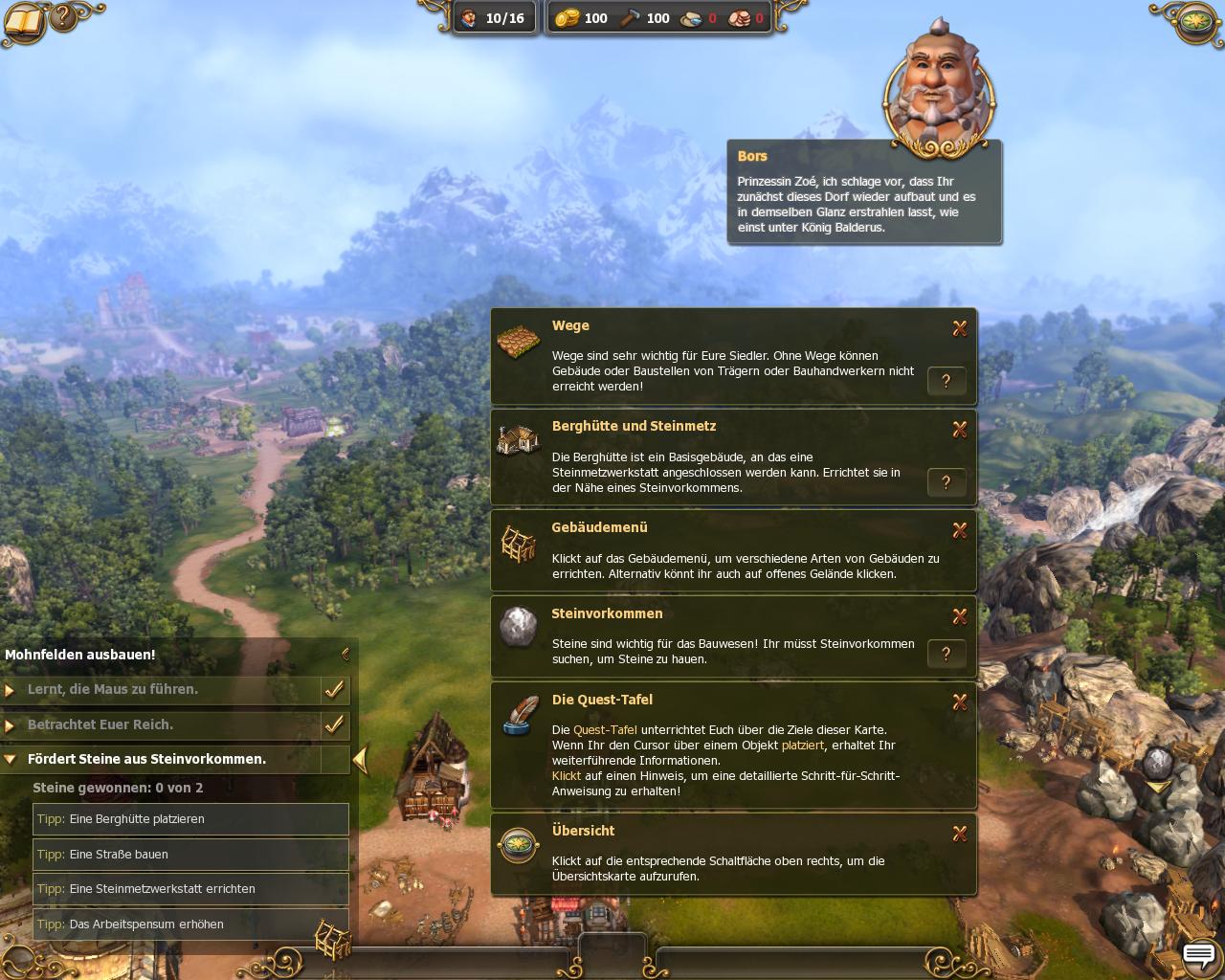Show more help for the Steinvorkommen hint
Viewport: 1225px width, 980px height.
point(947,654)
